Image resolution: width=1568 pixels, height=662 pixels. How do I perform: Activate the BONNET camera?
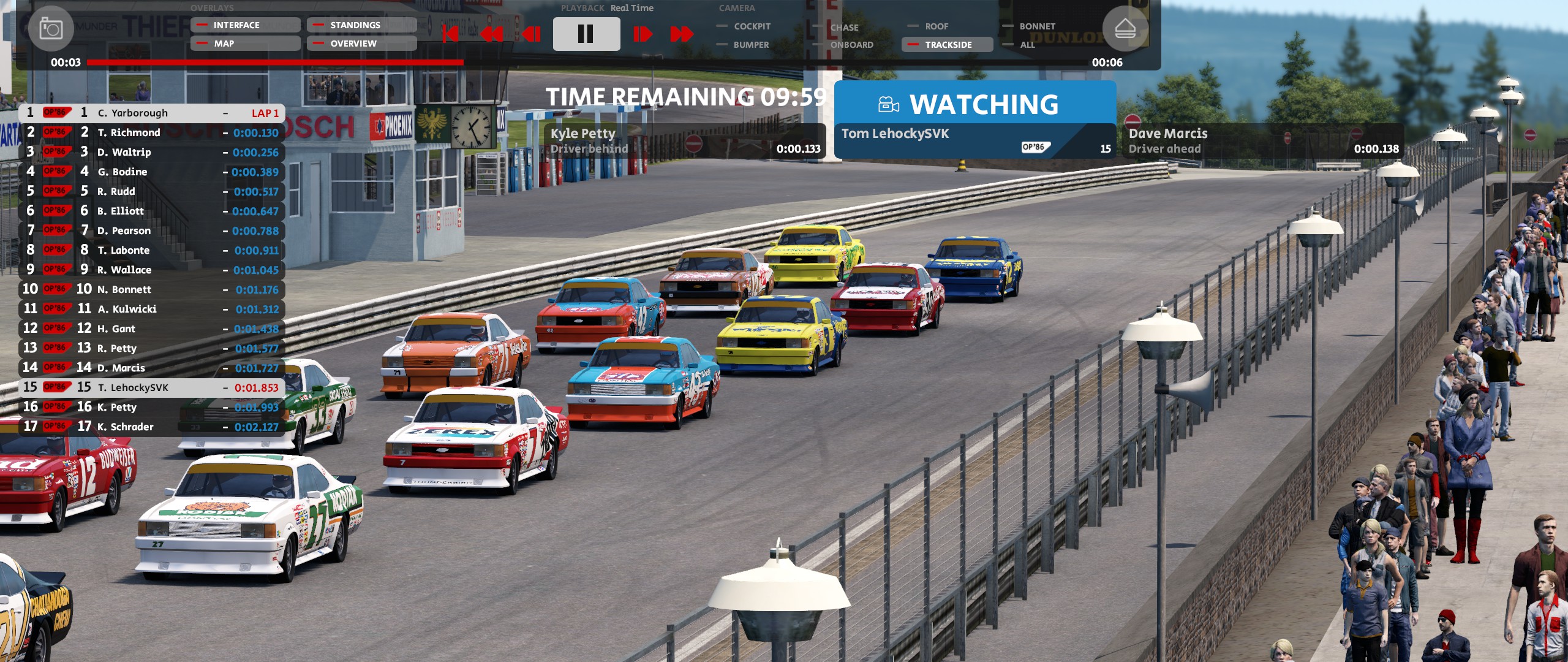pos(1036,26)
